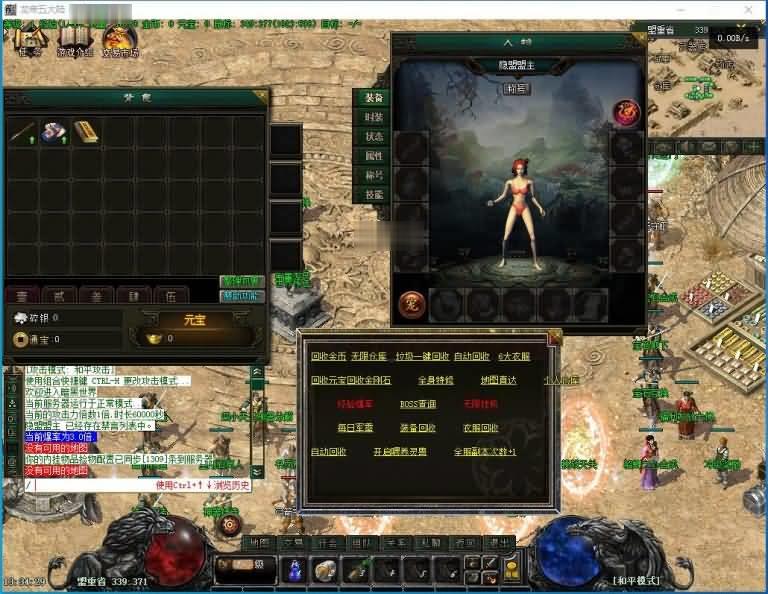Open the 交易市场 trading market

(x=117, y=42)
